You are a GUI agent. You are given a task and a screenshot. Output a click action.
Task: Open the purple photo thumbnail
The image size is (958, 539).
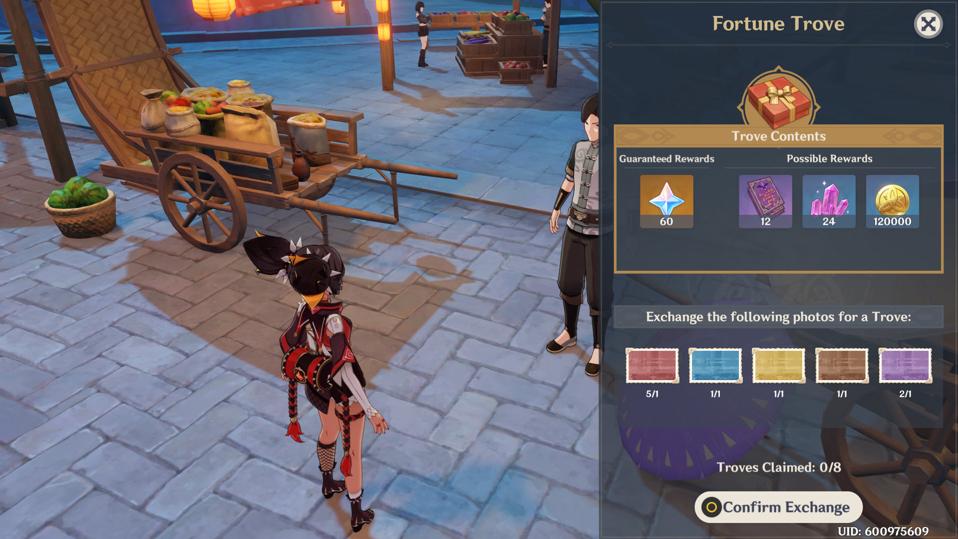[x=905, y=365]
